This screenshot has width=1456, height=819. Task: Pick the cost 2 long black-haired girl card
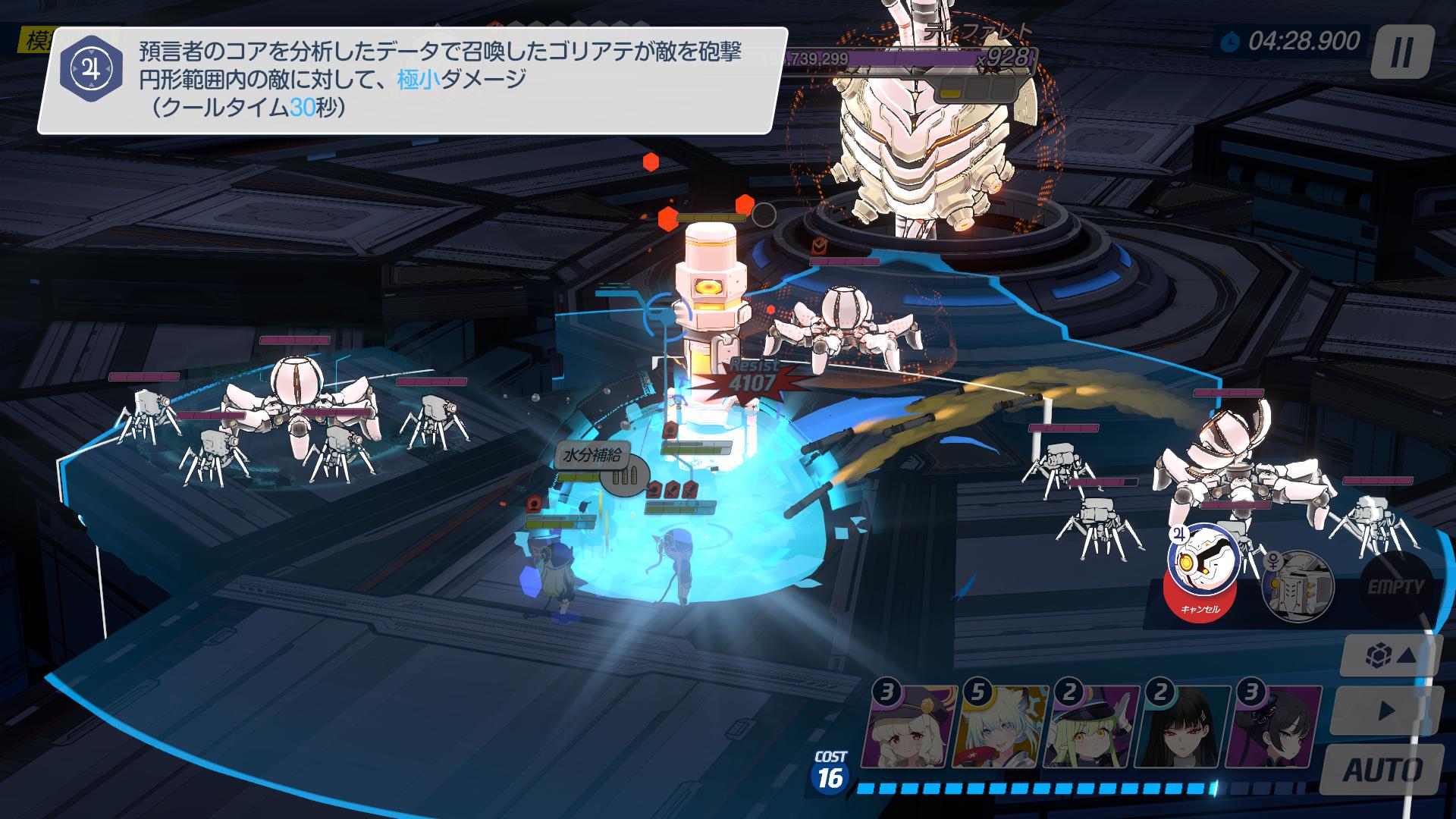(1181, 728)
